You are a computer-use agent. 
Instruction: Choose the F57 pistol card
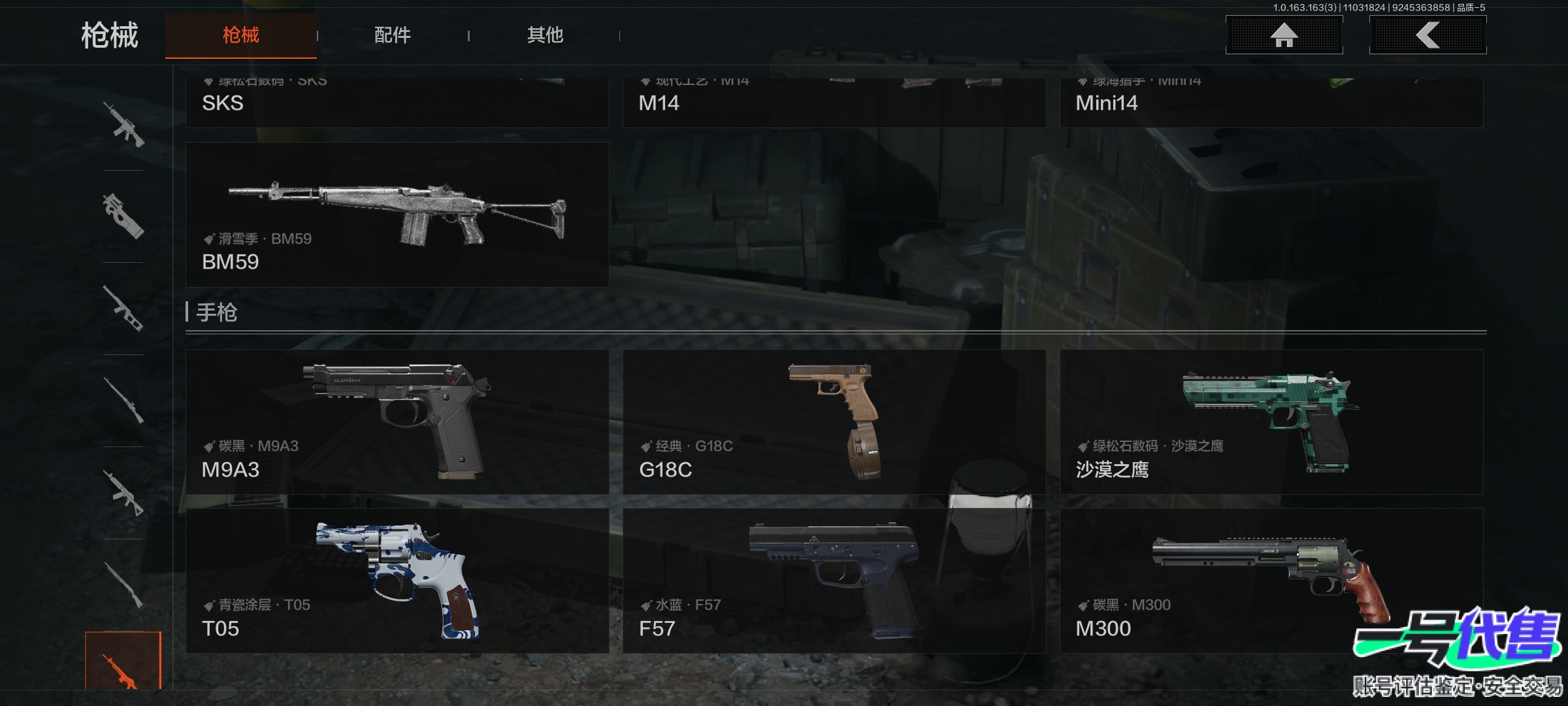(x=834, y=580)
